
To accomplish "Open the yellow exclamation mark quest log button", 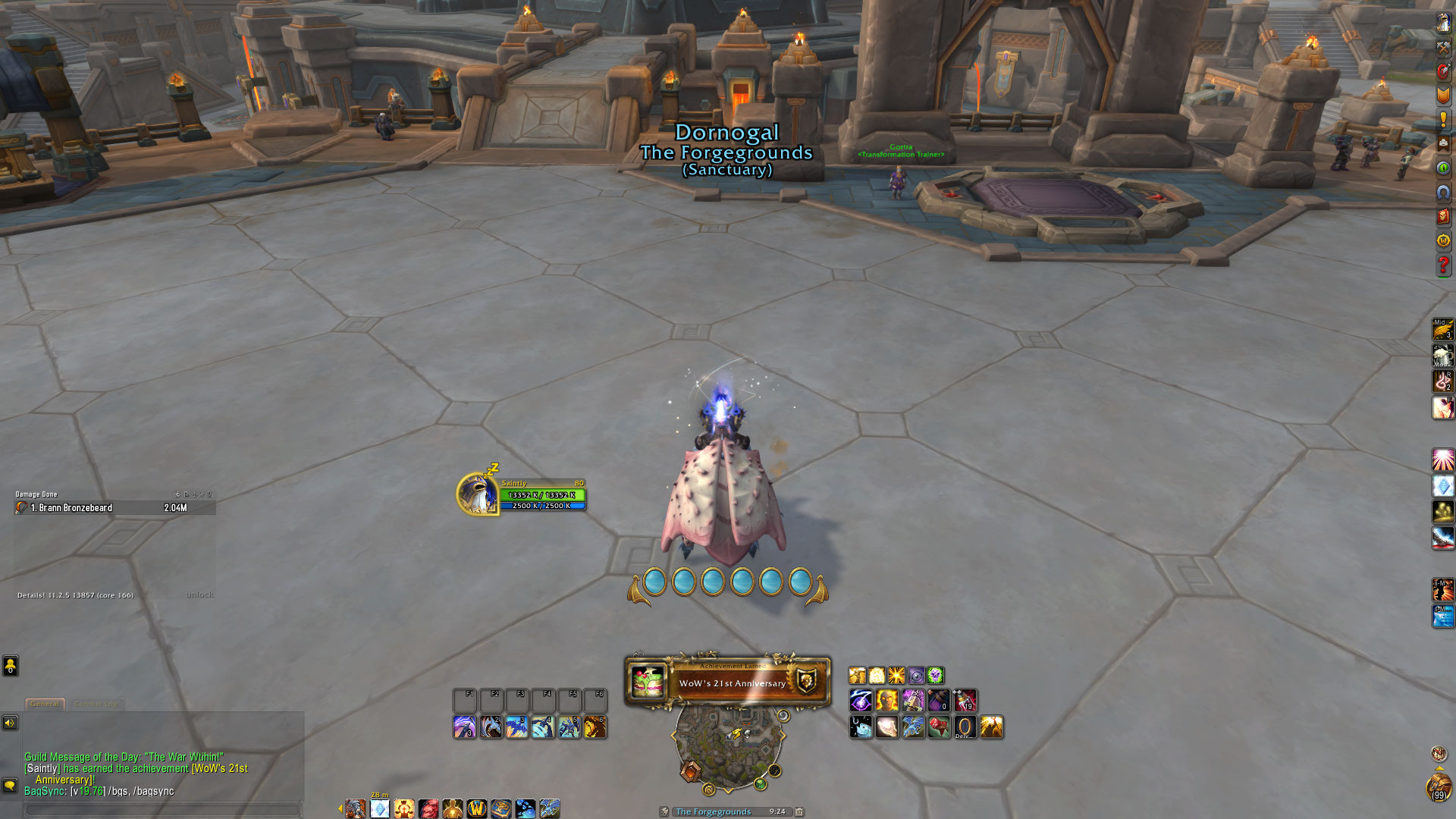I will click(x=1443, y=119).
